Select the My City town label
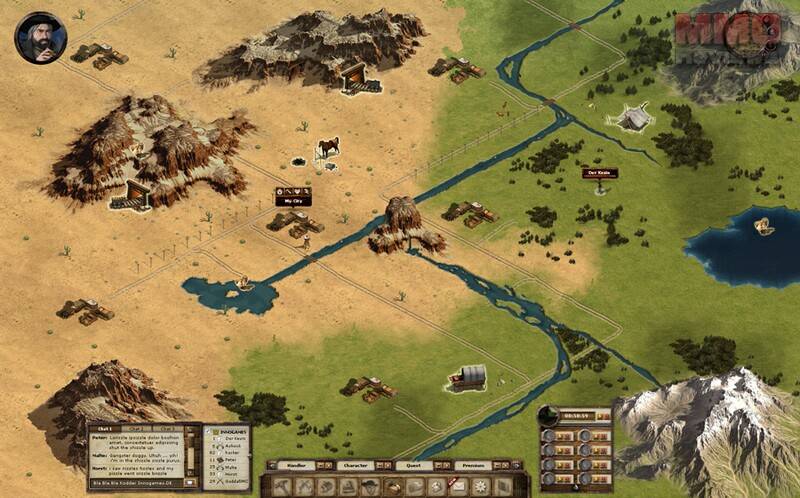800x498 pixels. pyautogui.click(x=293, y=197)
